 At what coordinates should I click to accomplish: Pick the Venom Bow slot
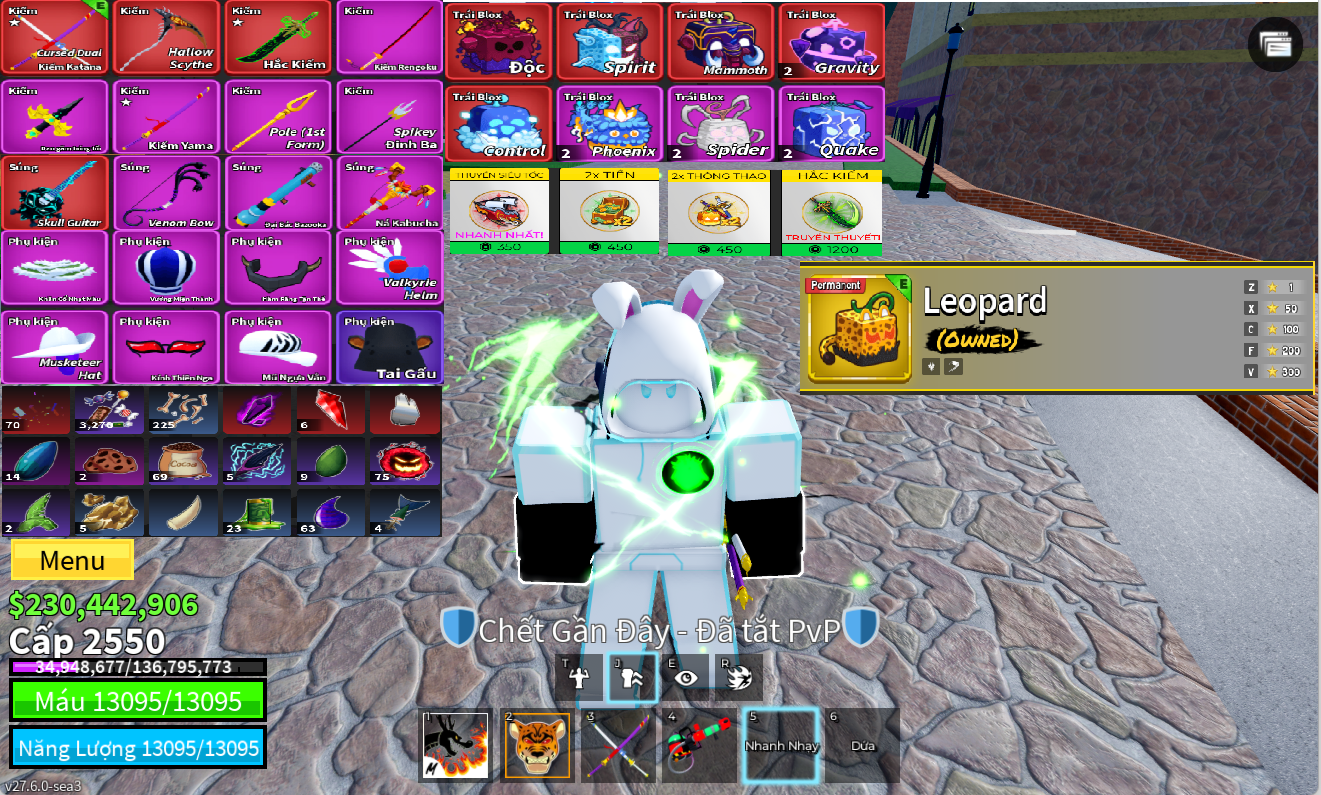coord(167,193)
